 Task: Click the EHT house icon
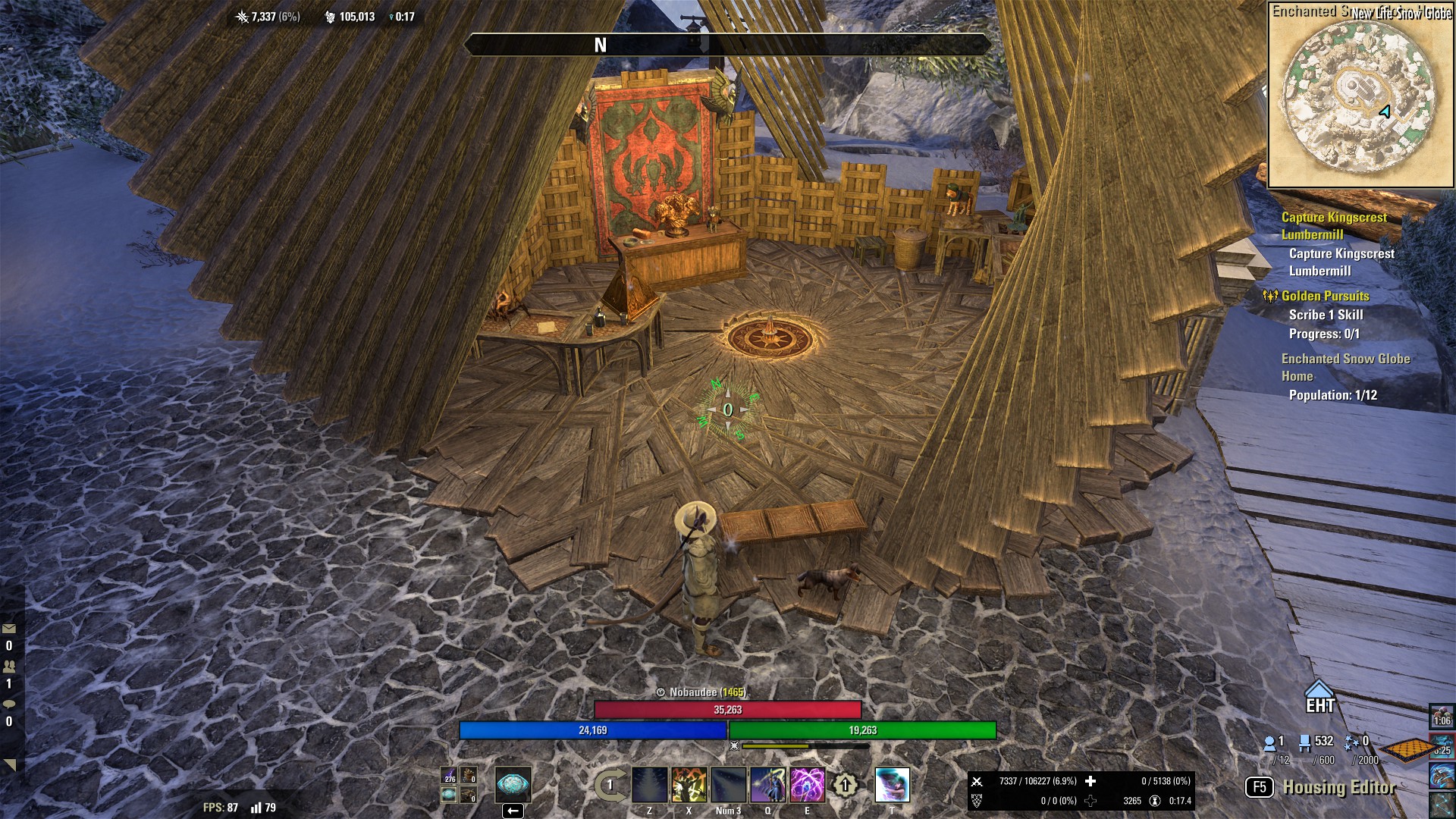[x=1319, y=696]
